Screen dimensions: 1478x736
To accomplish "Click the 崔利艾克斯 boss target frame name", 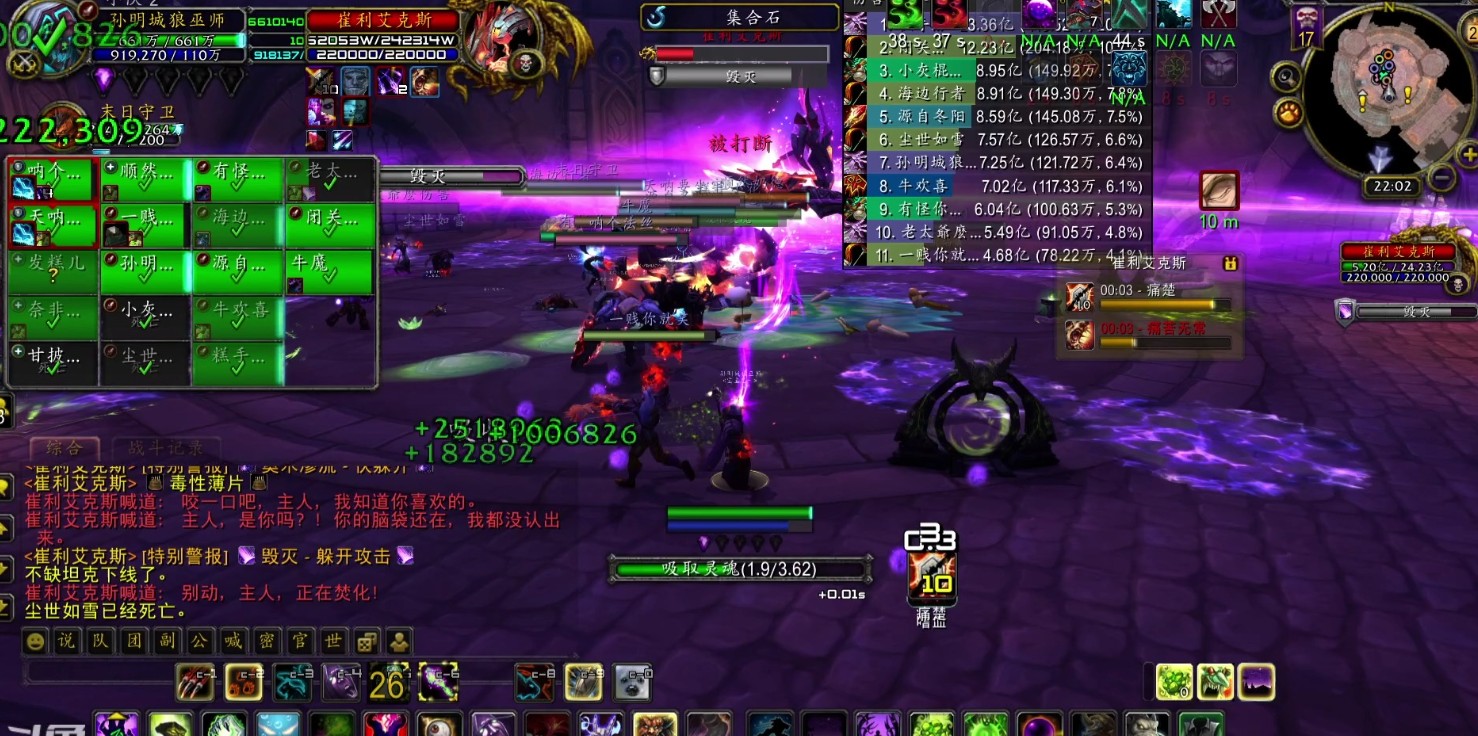I will [x=383, y=20].
